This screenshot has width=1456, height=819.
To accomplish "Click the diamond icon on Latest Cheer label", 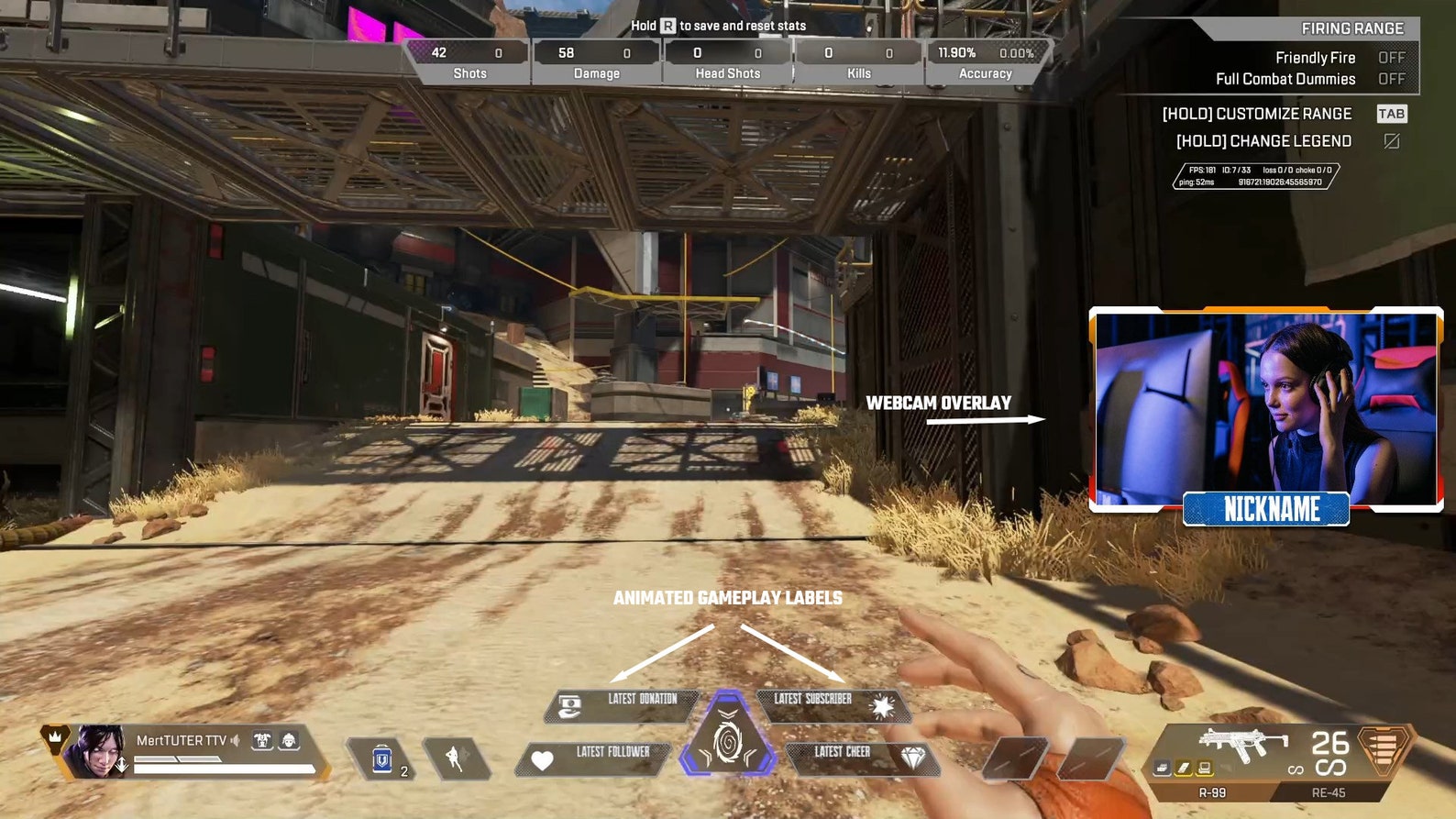I will [x=910, y=757].
